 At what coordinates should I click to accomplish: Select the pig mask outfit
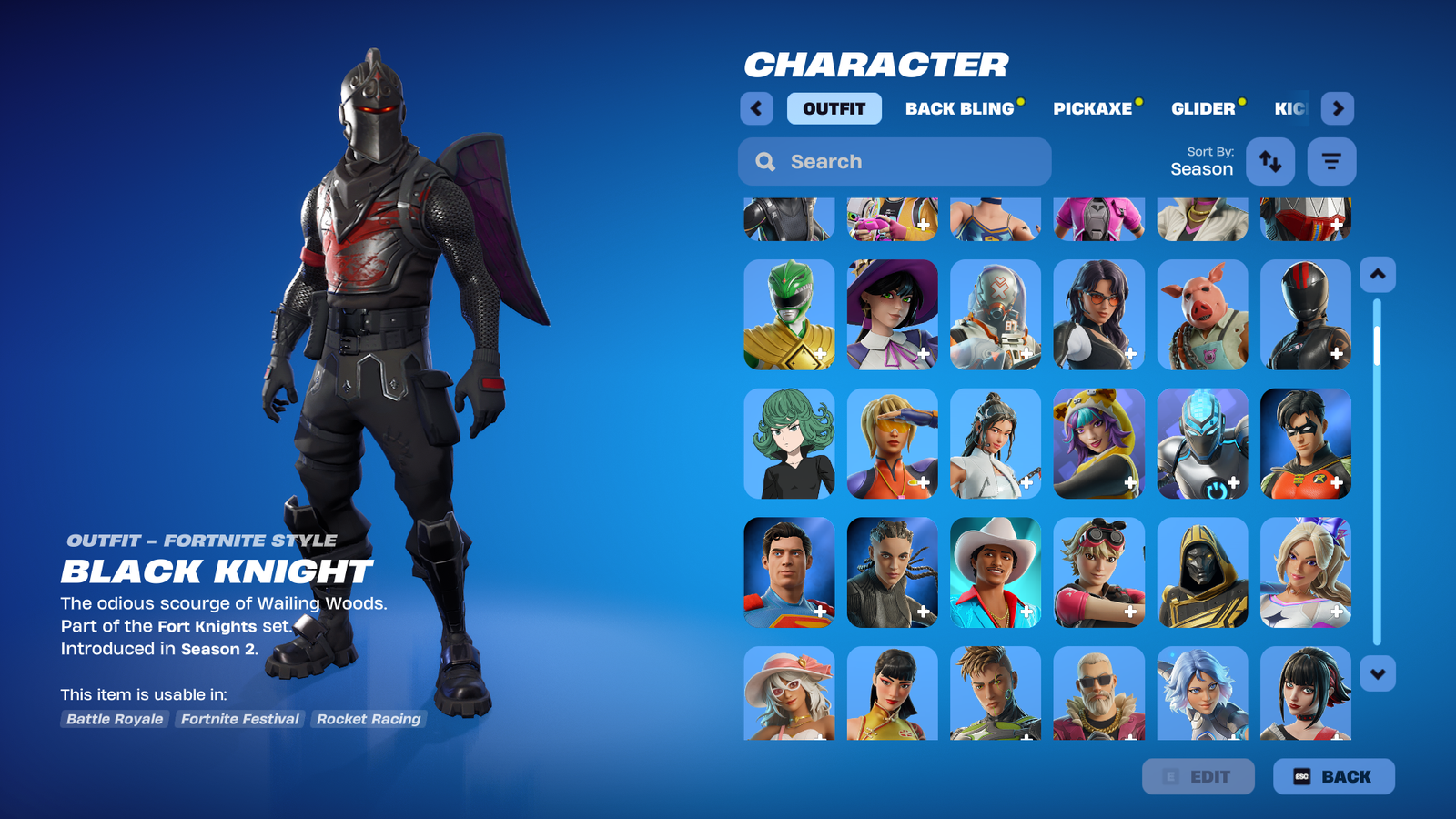pos(1202,315)
